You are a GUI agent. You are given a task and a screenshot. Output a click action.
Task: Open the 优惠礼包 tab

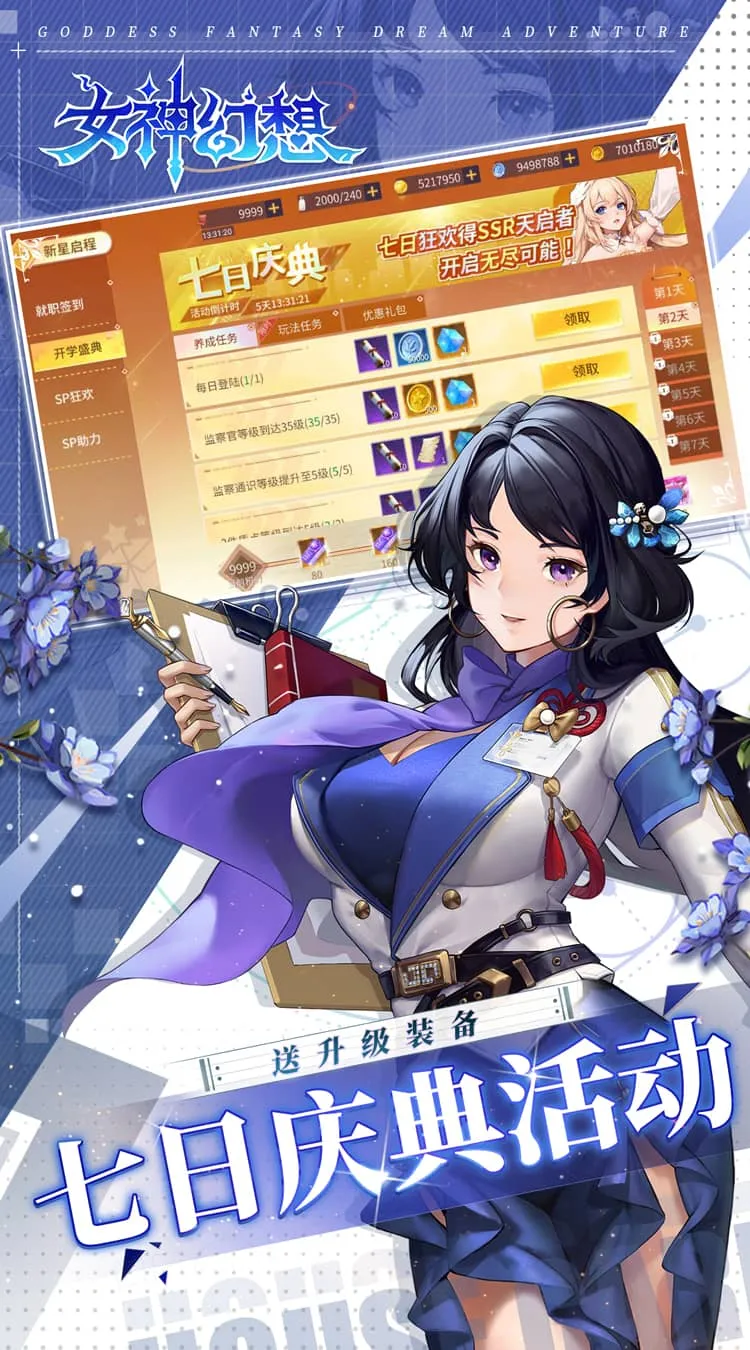pos(386,316)
